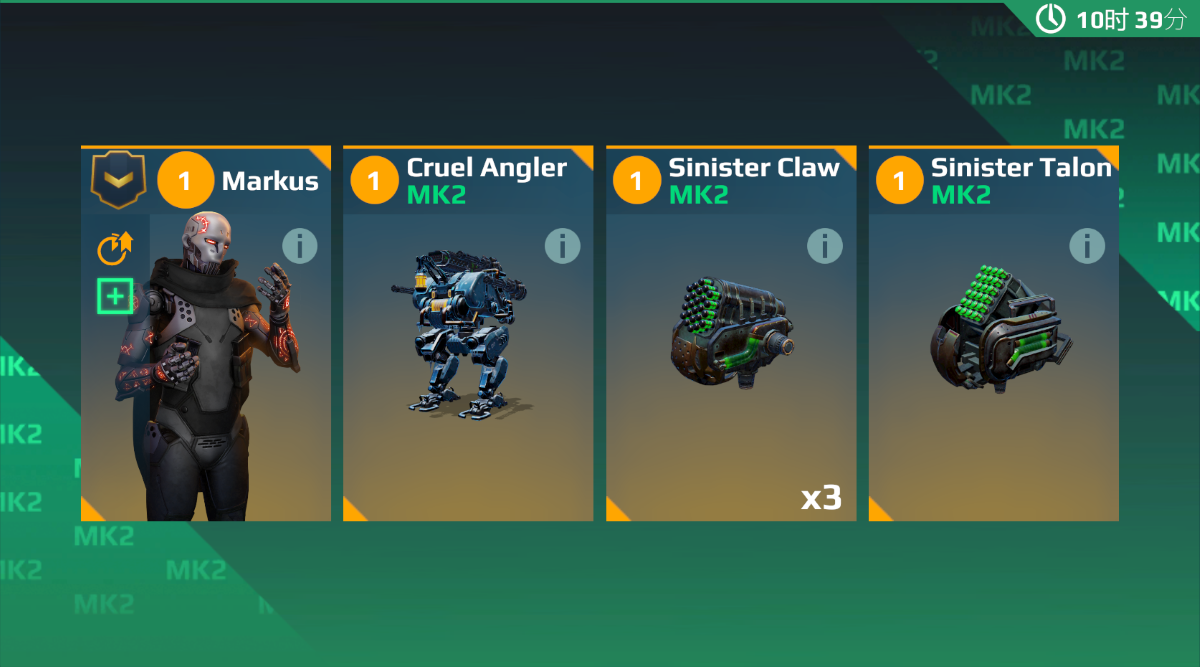Show Cruel Angler robot info

pos(562,246)
